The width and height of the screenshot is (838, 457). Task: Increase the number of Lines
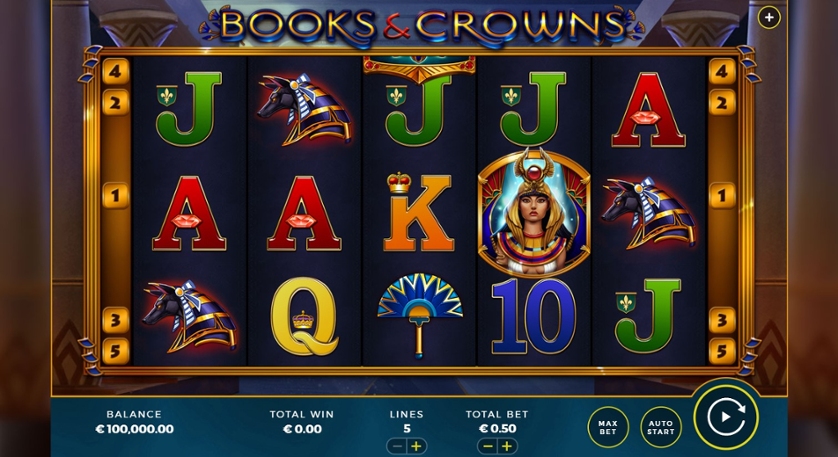pyautogui.click(x=417, y=446)
